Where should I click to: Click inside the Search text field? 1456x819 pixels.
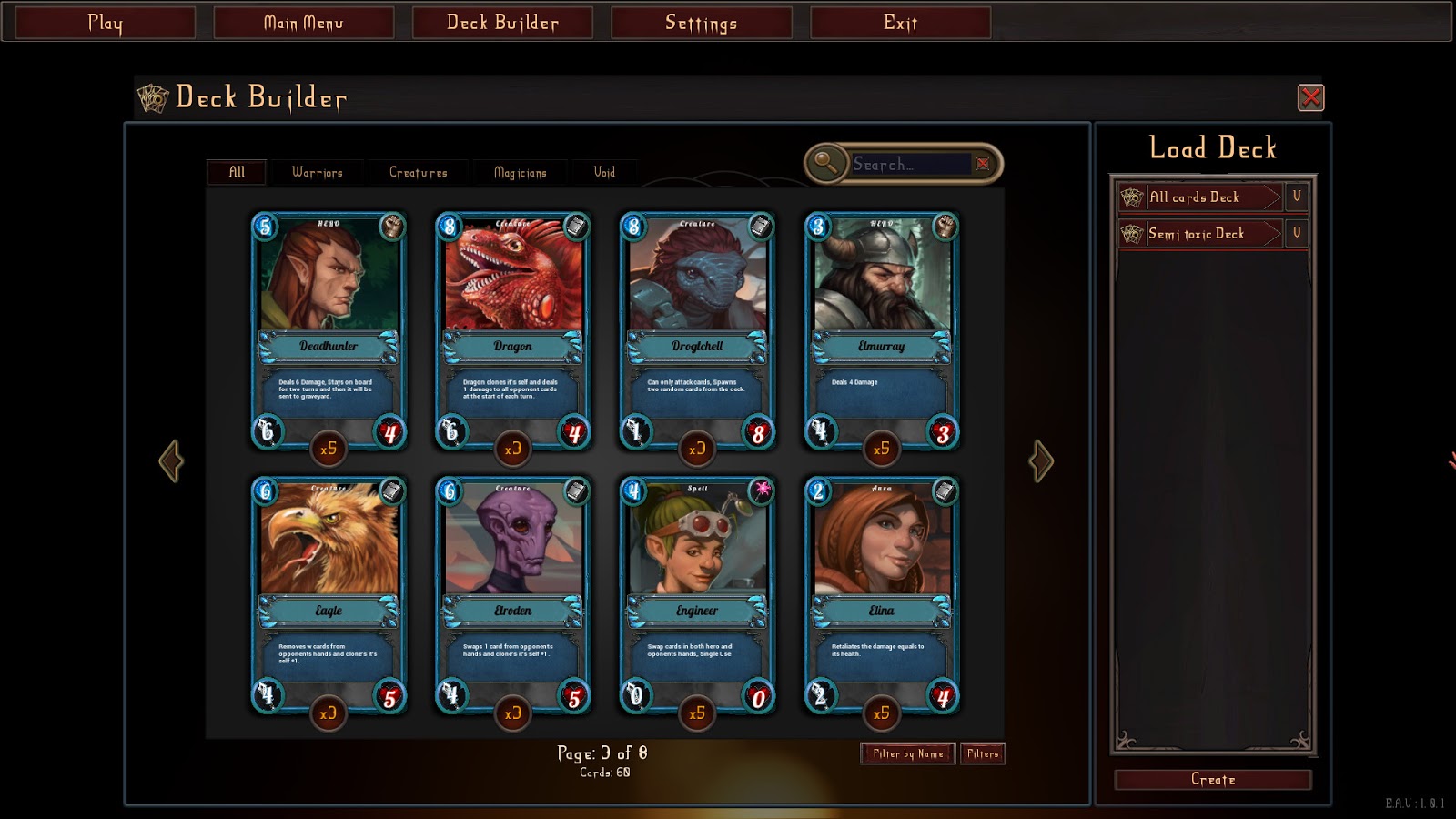point(910,163)
